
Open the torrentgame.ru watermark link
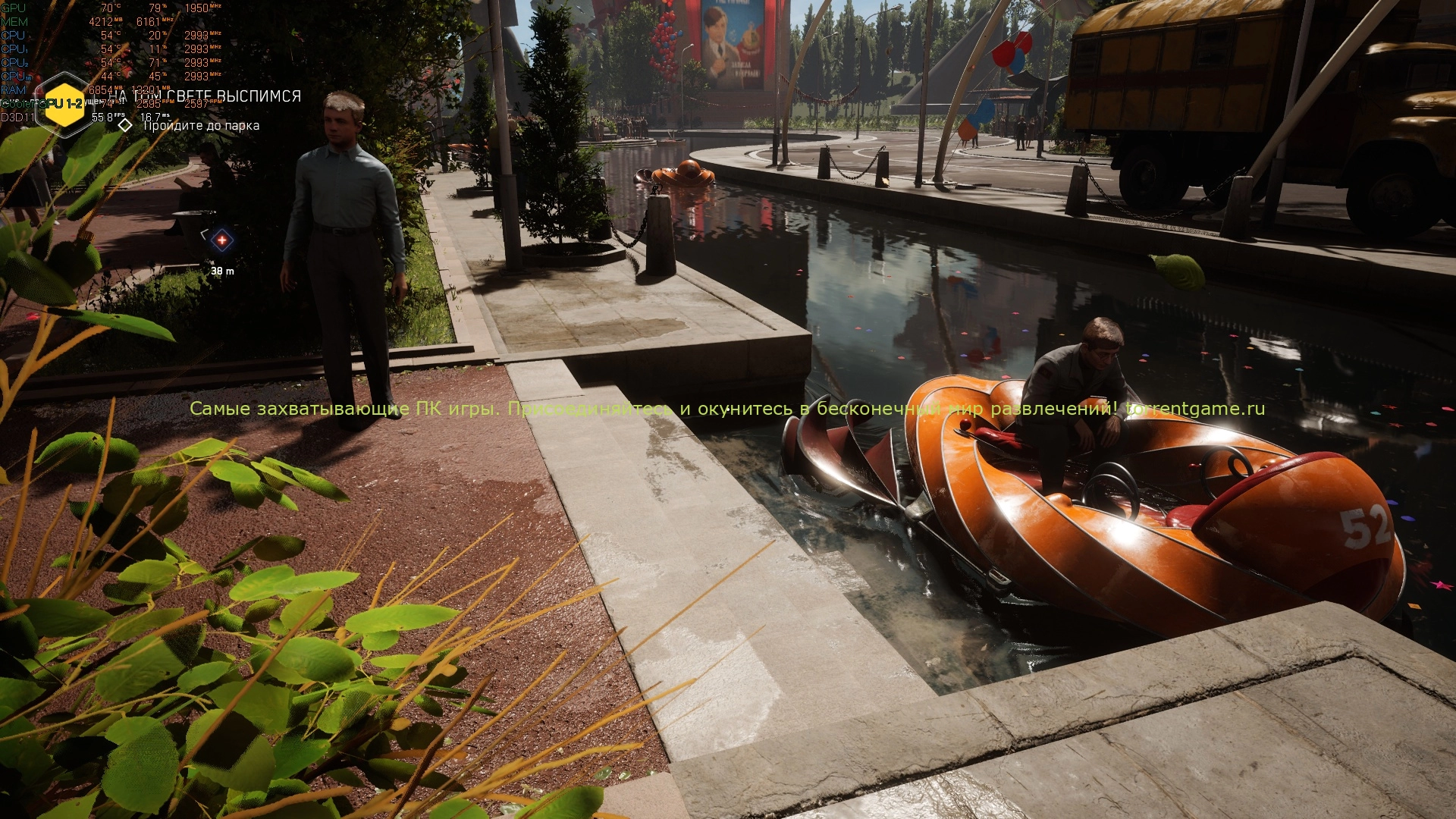(x=1195, y=409)
